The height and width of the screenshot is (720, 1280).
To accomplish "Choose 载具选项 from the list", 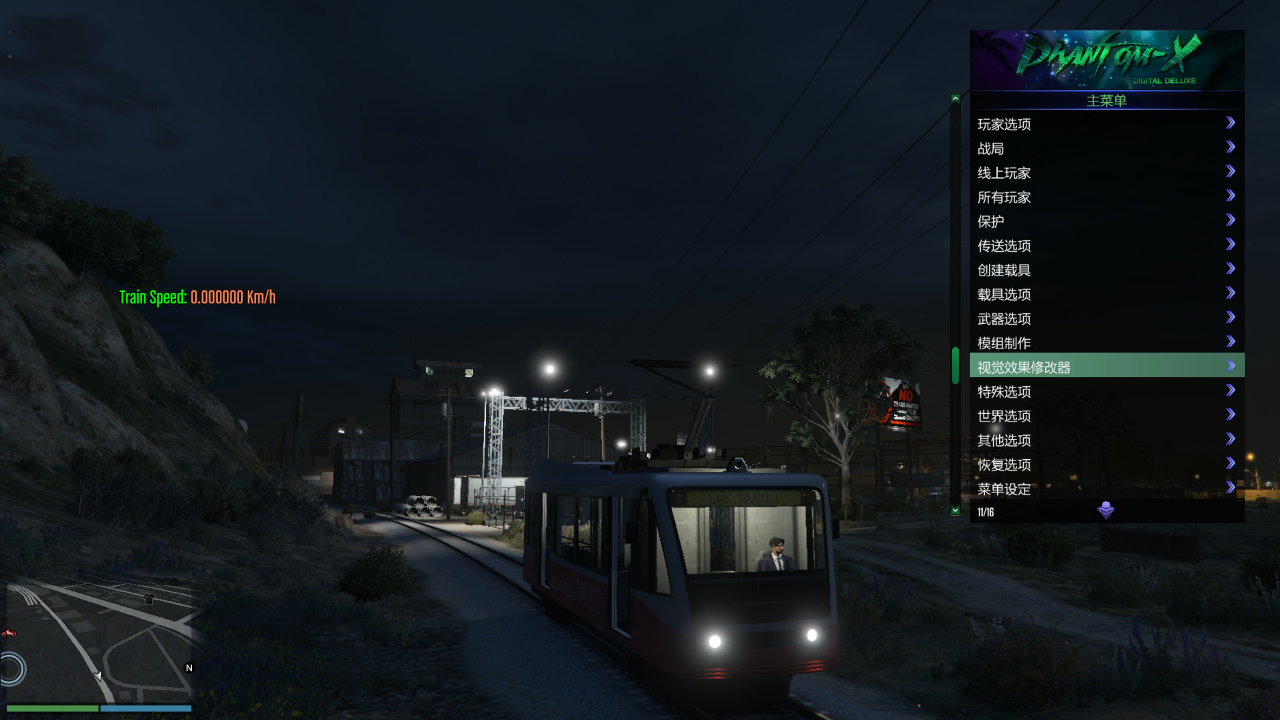I will 1105,294.
